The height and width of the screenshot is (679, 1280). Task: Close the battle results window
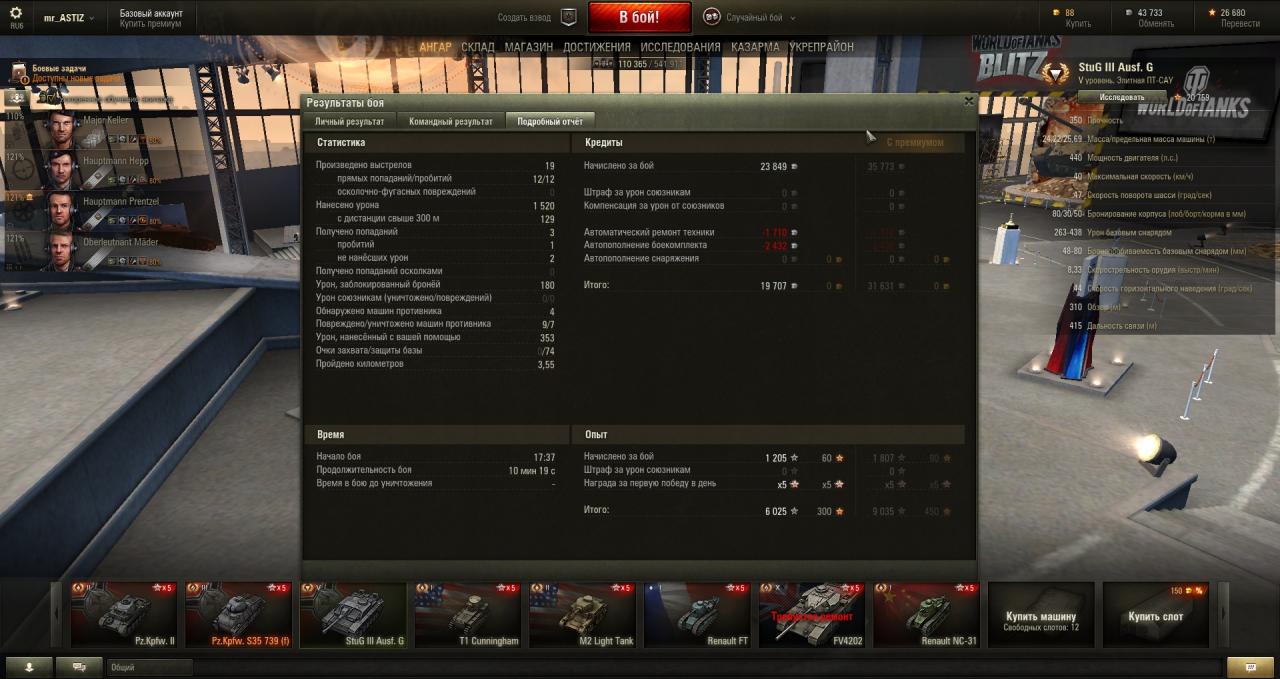pyautogui.click(x=968, y=101)
